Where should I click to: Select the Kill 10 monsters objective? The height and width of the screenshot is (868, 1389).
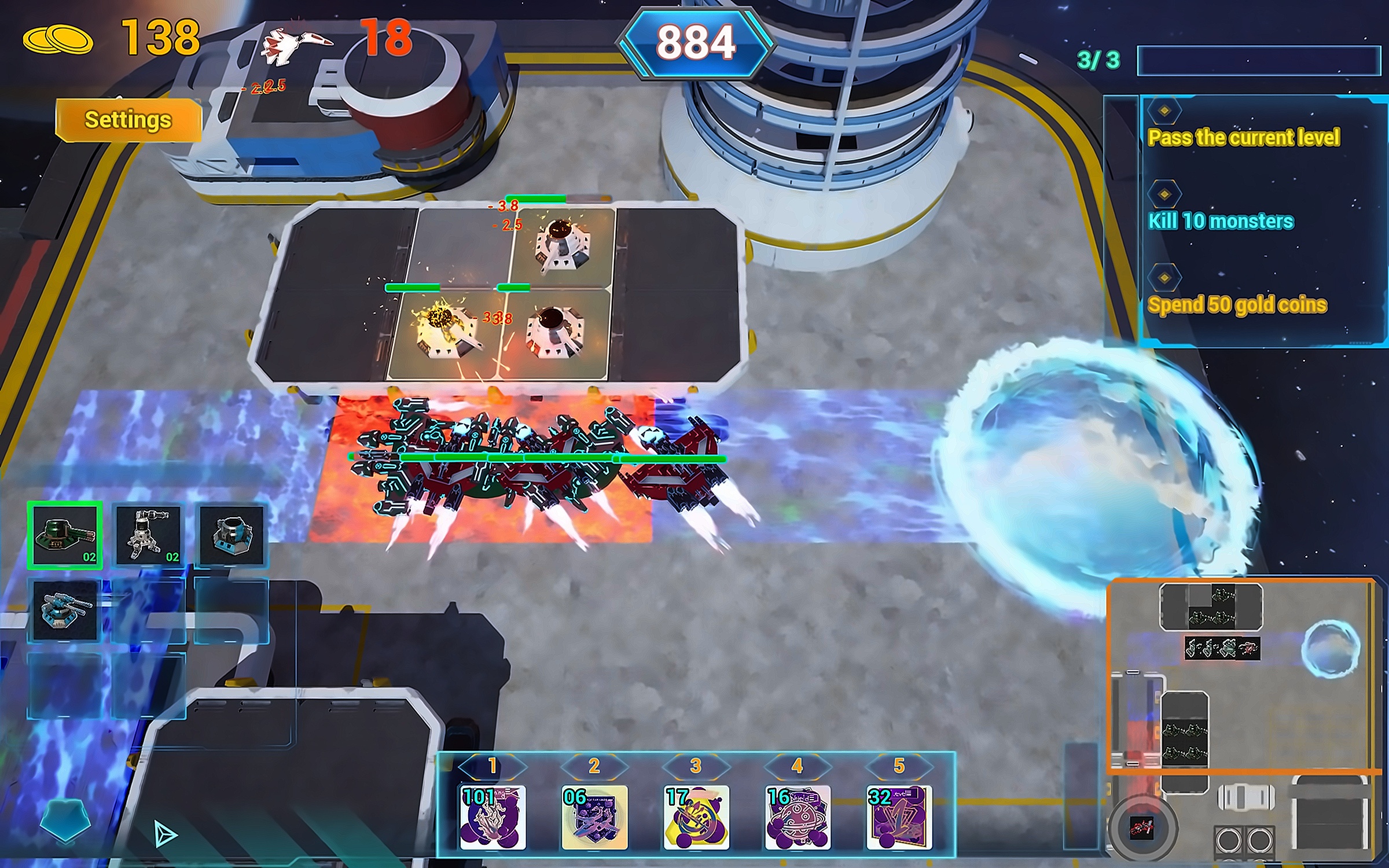[x=1221, y=221]
